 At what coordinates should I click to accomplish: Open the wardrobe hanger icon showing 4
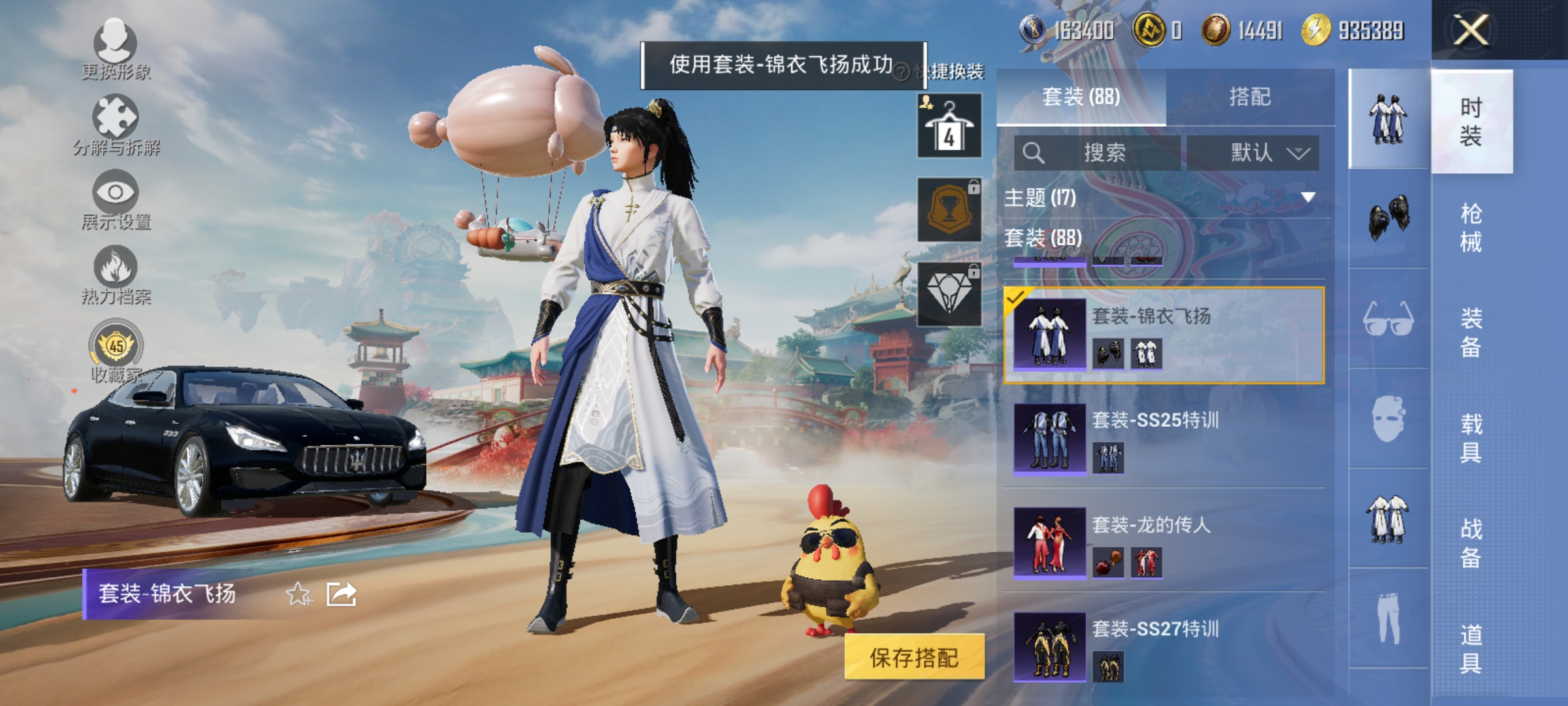(x=949, y=124)
